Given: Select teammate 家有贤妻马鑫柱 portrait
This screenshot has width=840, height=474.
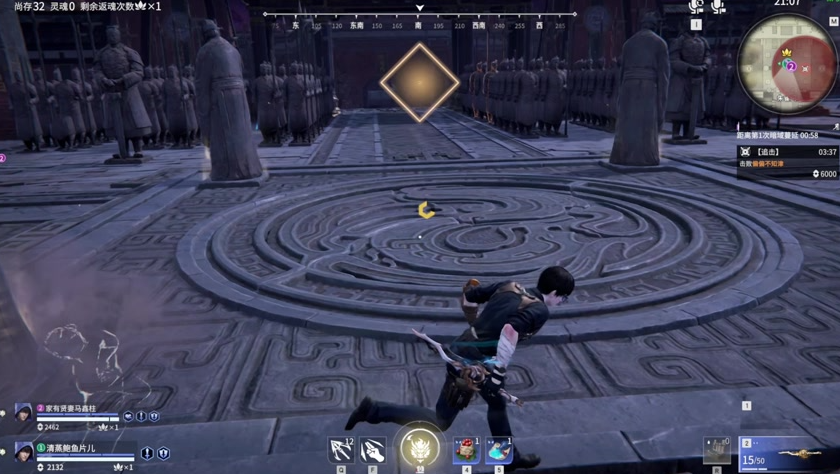Looking at the screenshot, I should 23,413.
